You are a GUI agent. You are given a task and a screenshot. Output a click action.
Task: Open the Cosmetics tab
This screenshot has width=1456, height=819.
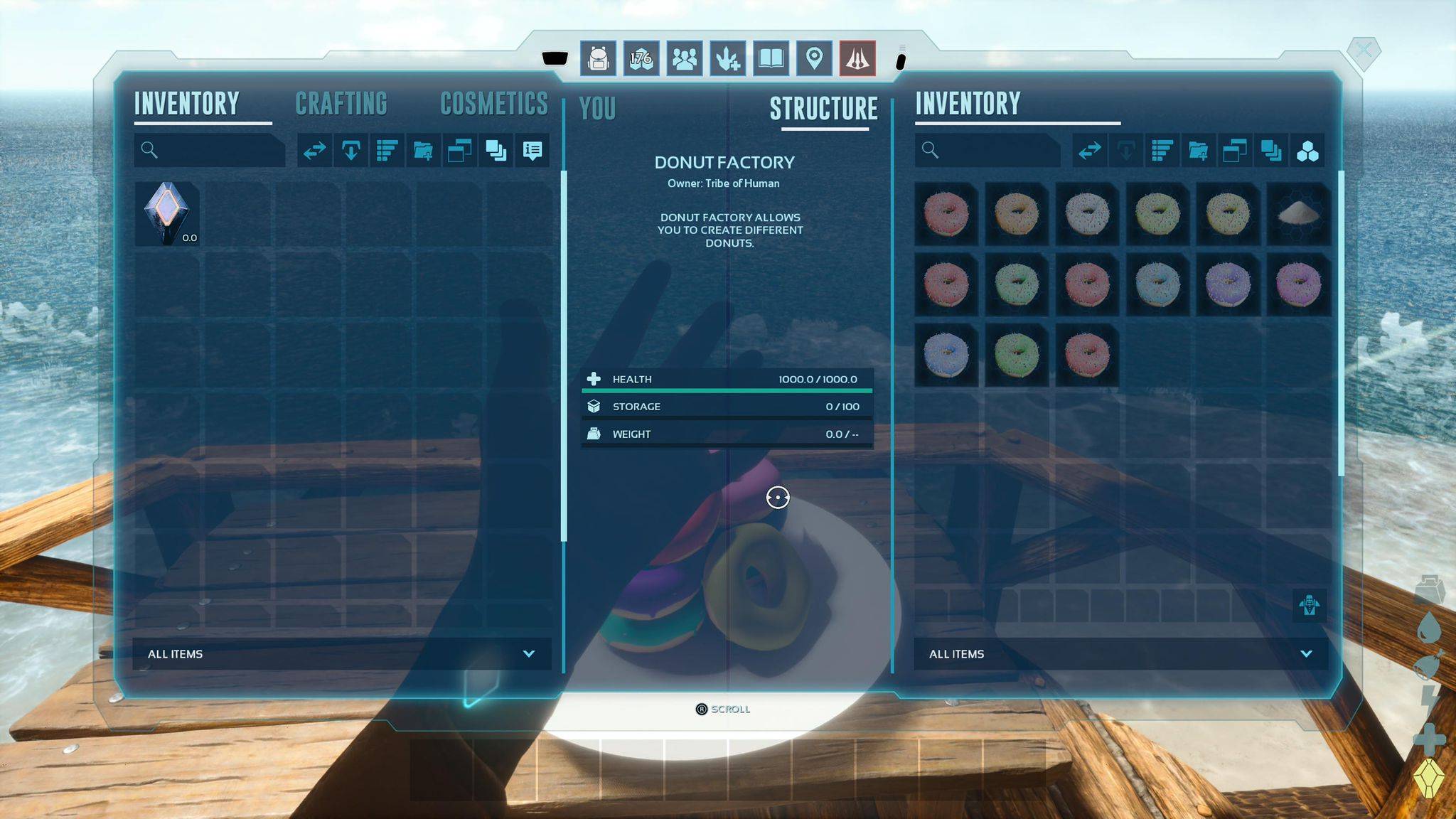click(x=494, y=104)
